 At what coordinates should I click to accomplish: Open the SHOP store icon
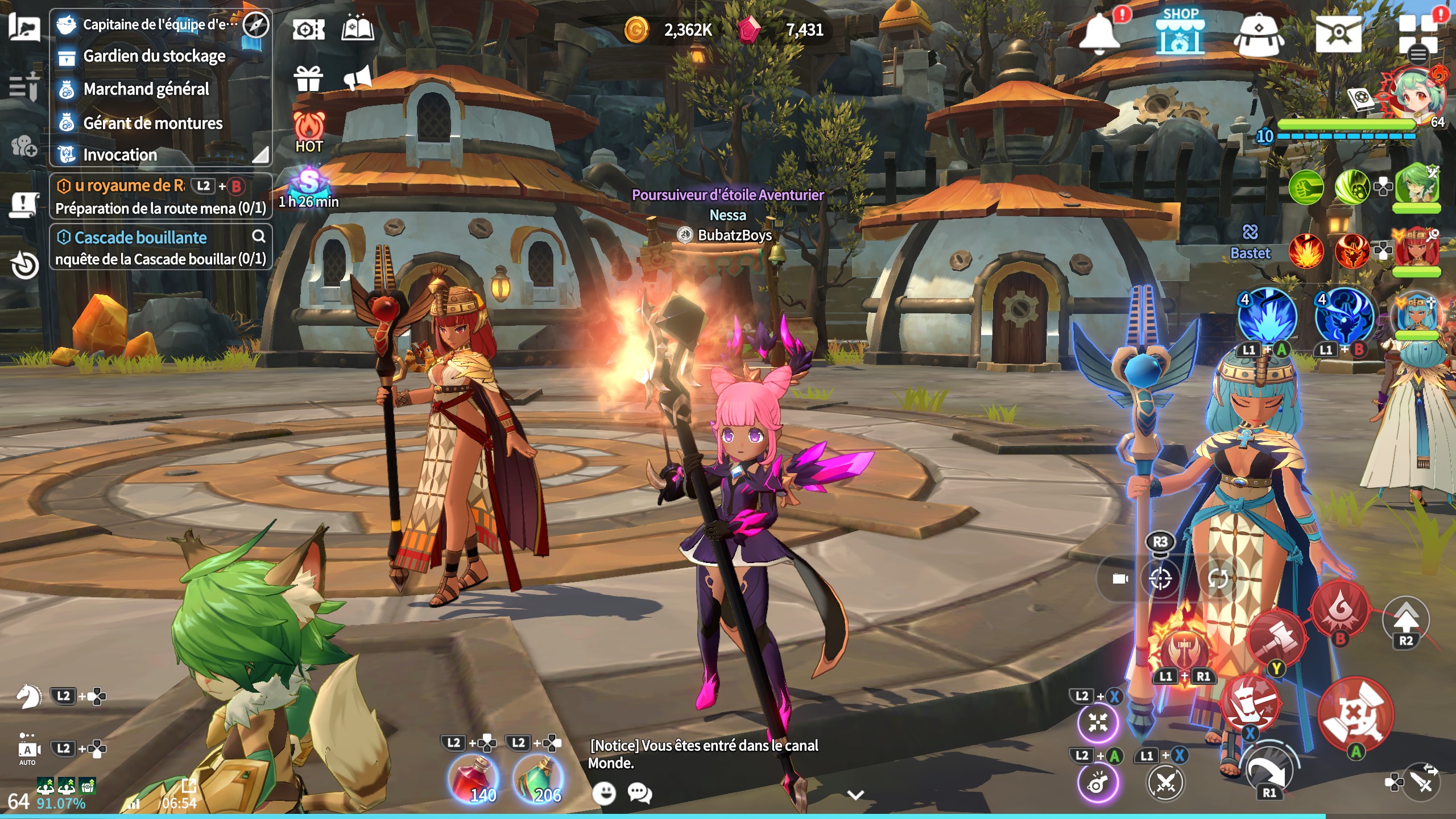[1180, 32]
